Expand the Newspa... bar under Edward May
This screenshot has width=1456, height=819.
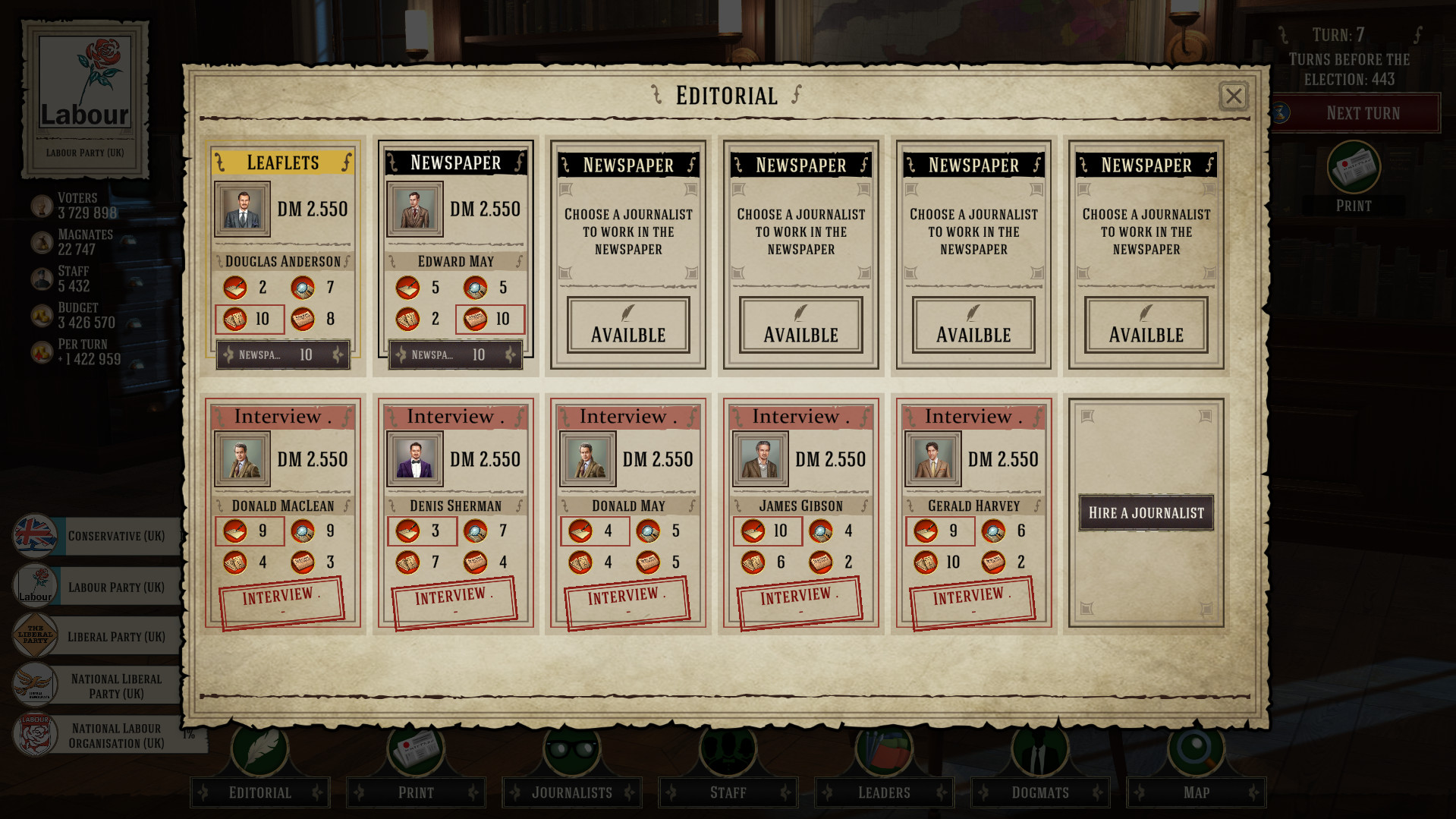tap(454, 354)
